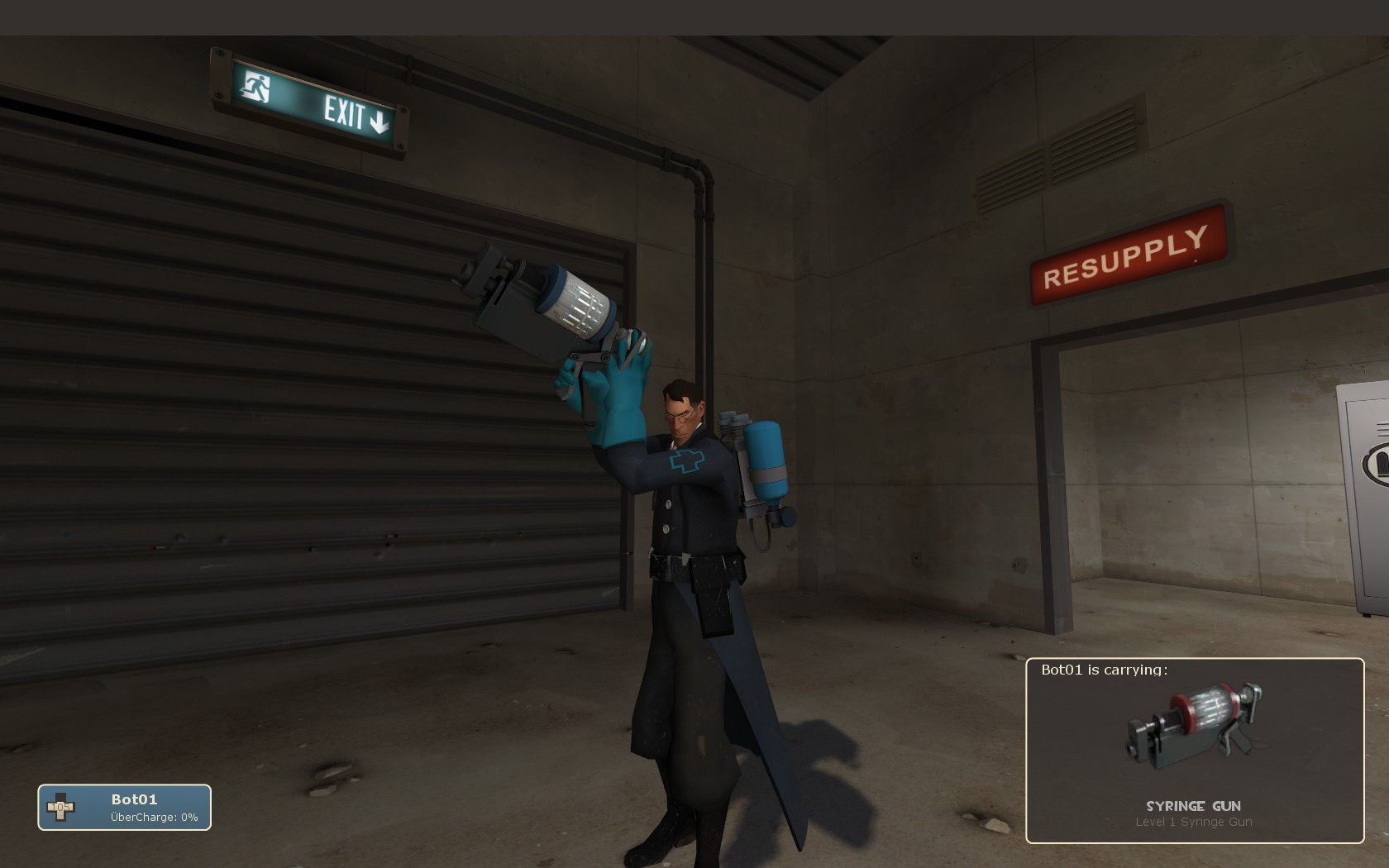Expand the 'Bot01 is carrying' panel

[x=1195, y=744]
